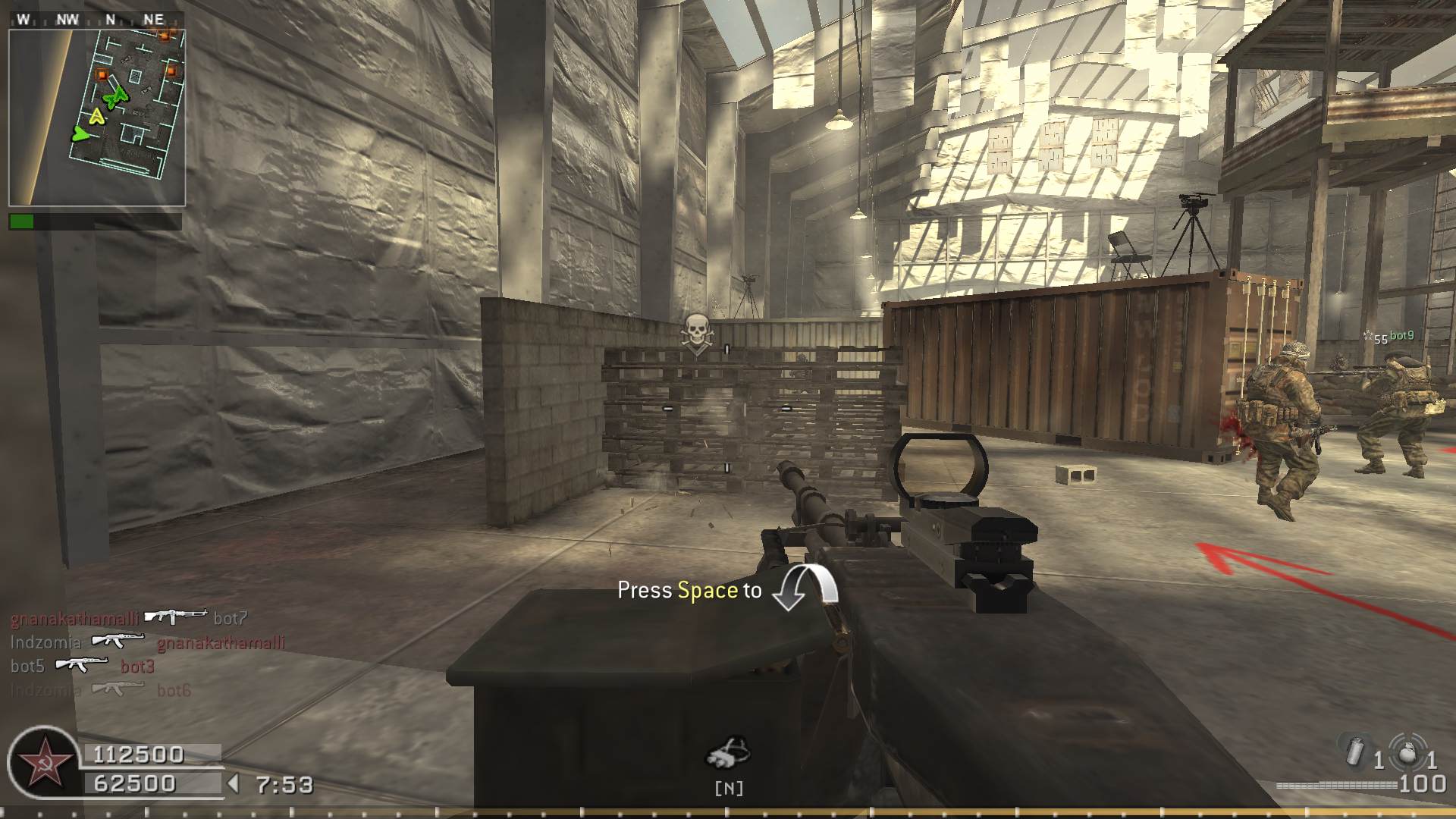Click the bot9 teammate name tag
1456x819 pixels.
1401,336
